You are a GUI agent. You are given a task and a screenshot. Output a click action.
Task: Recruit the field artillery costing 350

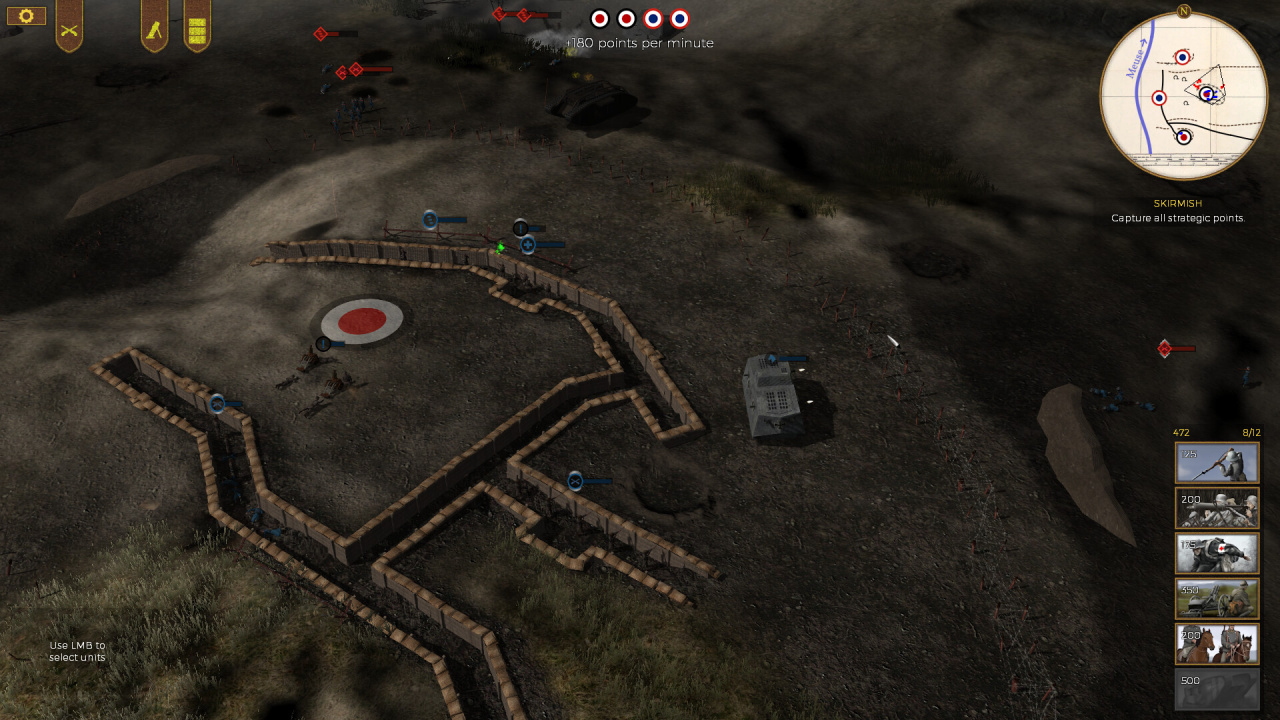[x=1216, y=599]
